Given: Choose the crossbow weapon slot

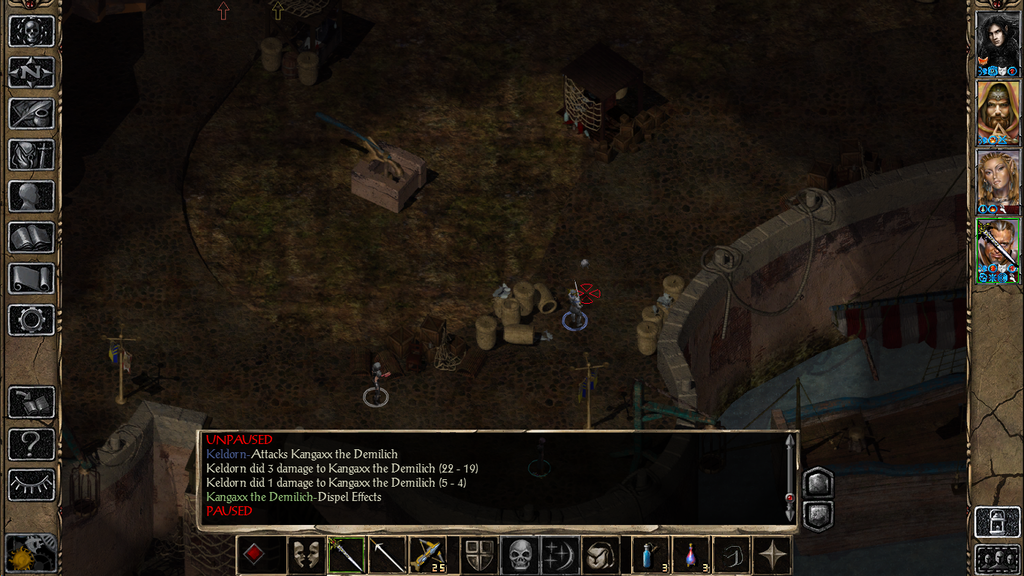Looking at the screenshot, I should [428, 555].
